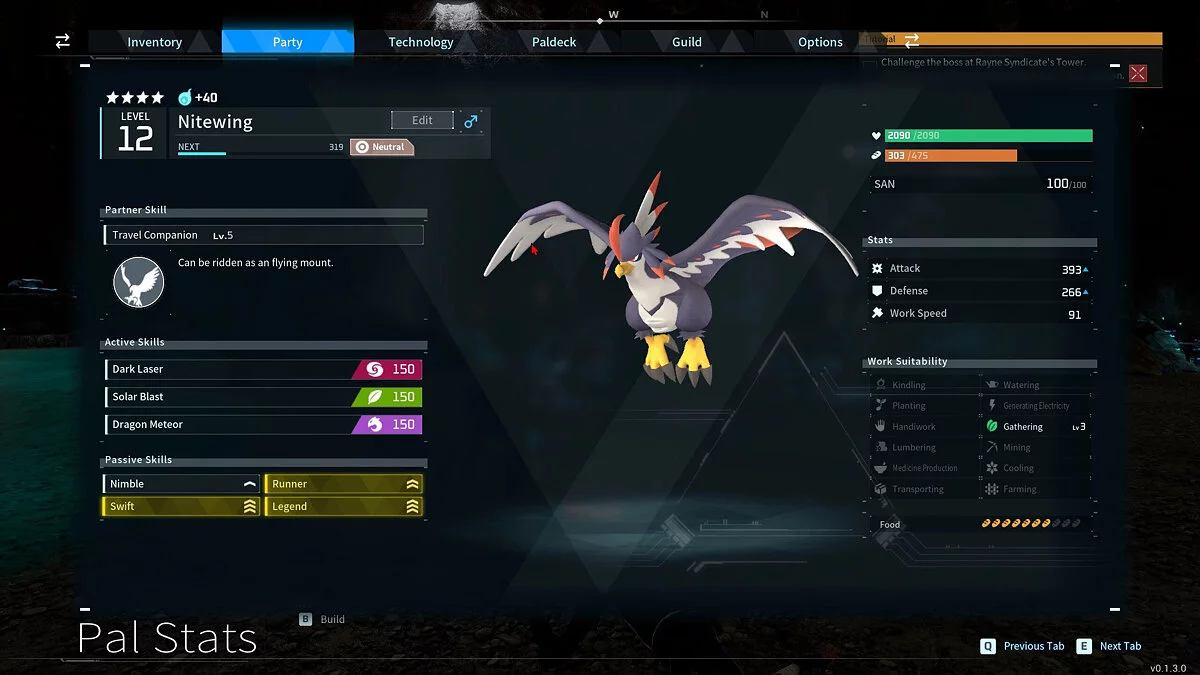Show the Paldeck tab
This screenshot has width=1200, height=675.
553,42
